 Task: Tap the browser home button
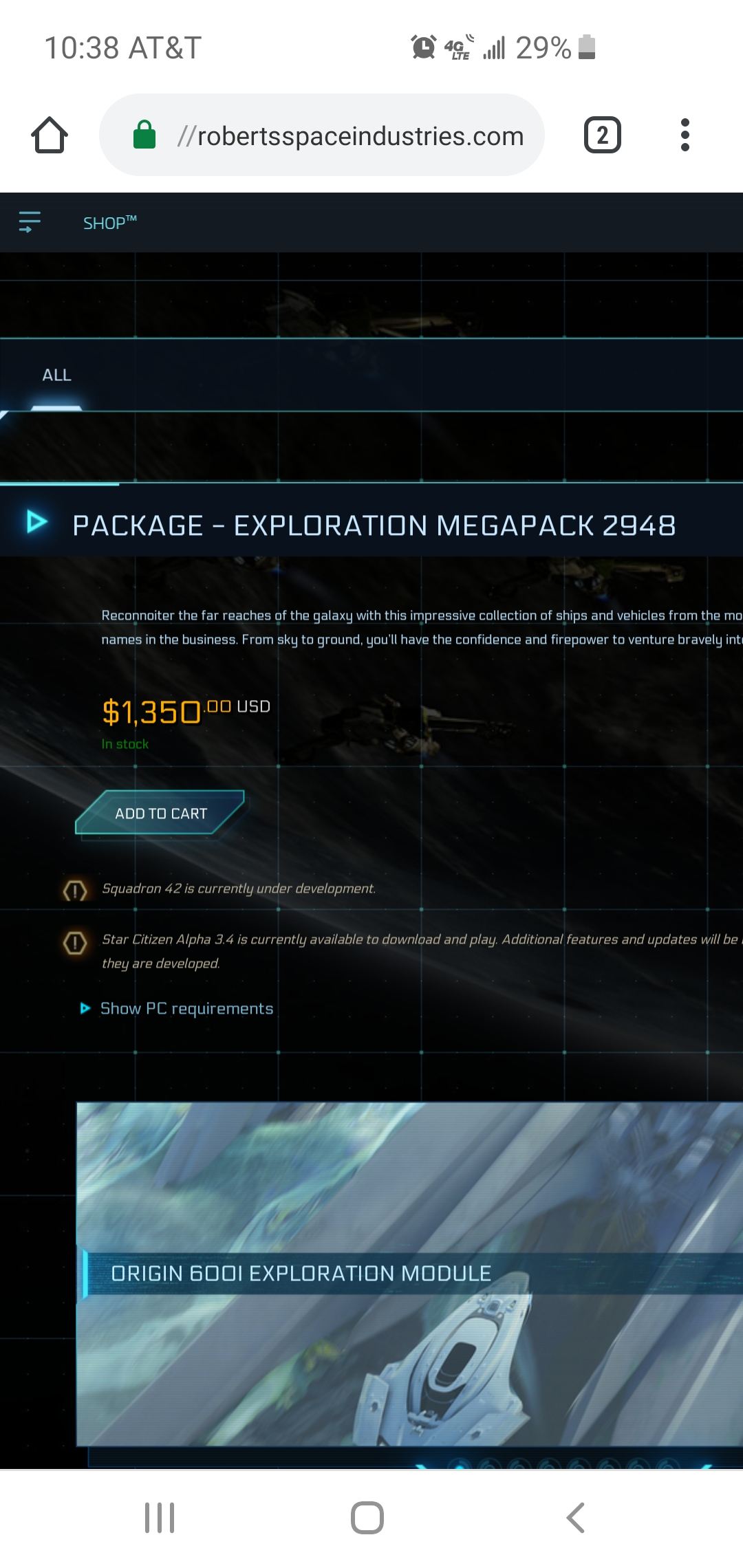50,135
